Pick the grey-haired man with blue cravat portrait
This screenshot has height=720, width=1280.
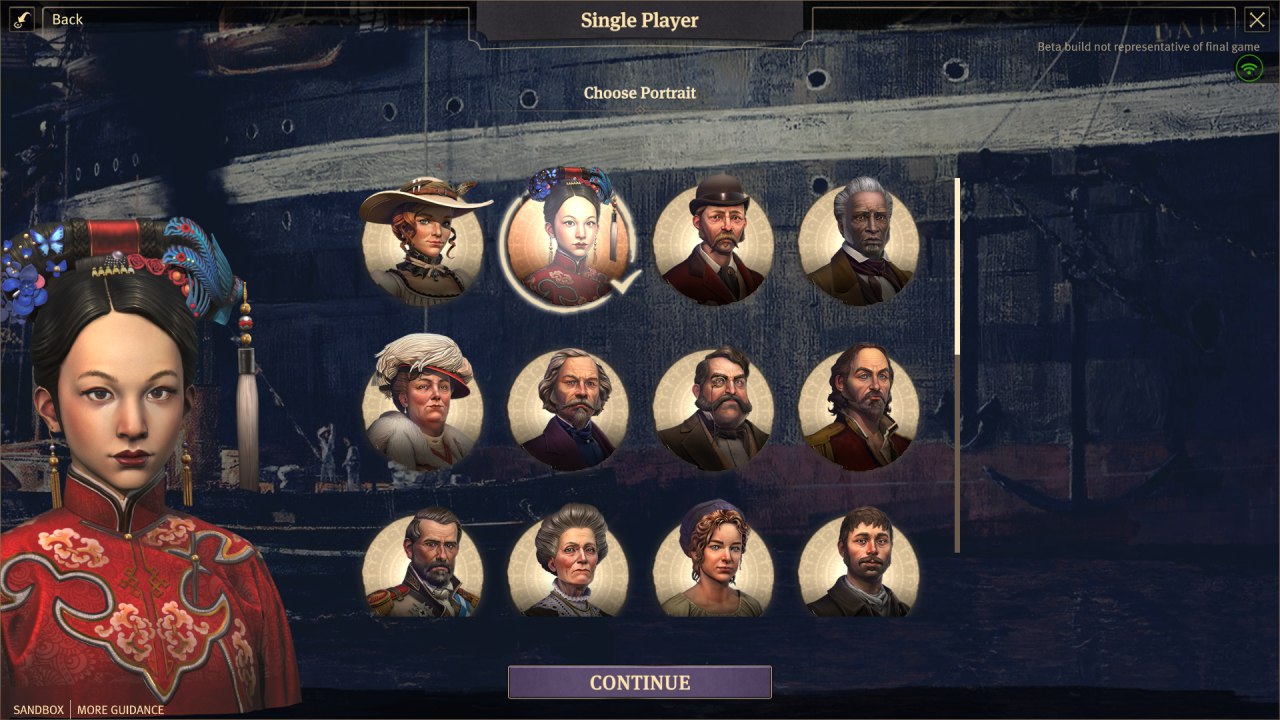click(x=568, y=410)
